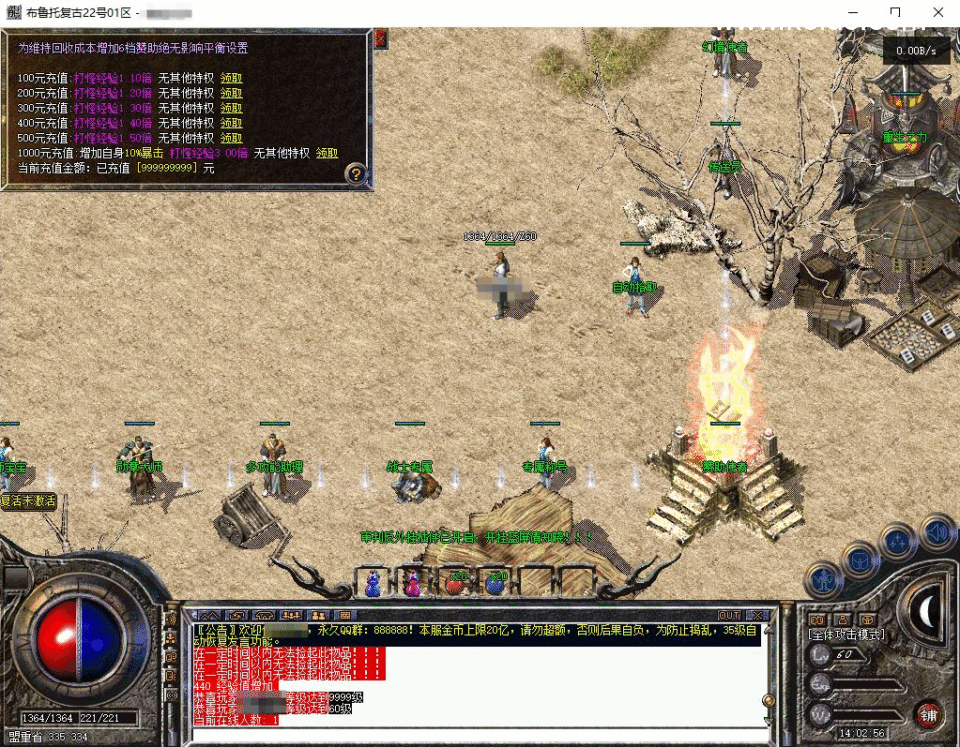
Task: Open the character figure round button
Action: point(825,578)
